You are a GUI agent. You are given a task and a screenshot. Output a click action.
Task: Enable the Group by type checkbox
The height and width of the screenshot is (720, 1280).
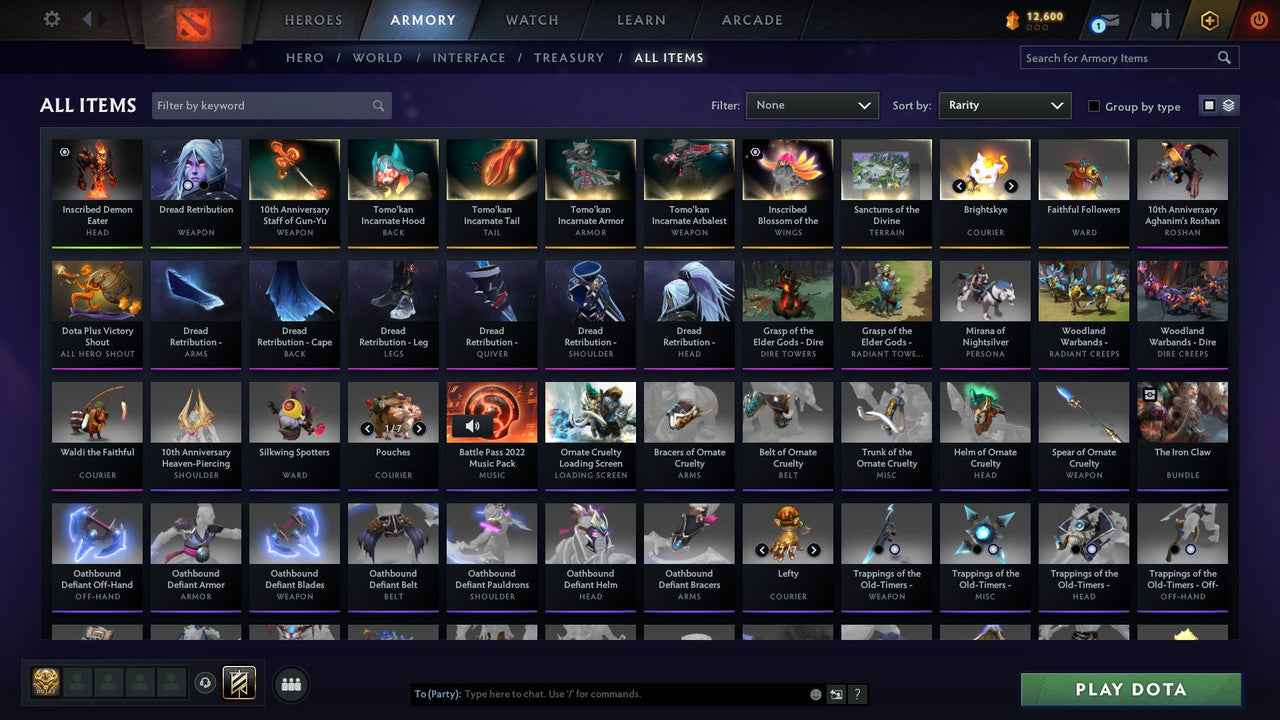click(x=1094, y=106)
